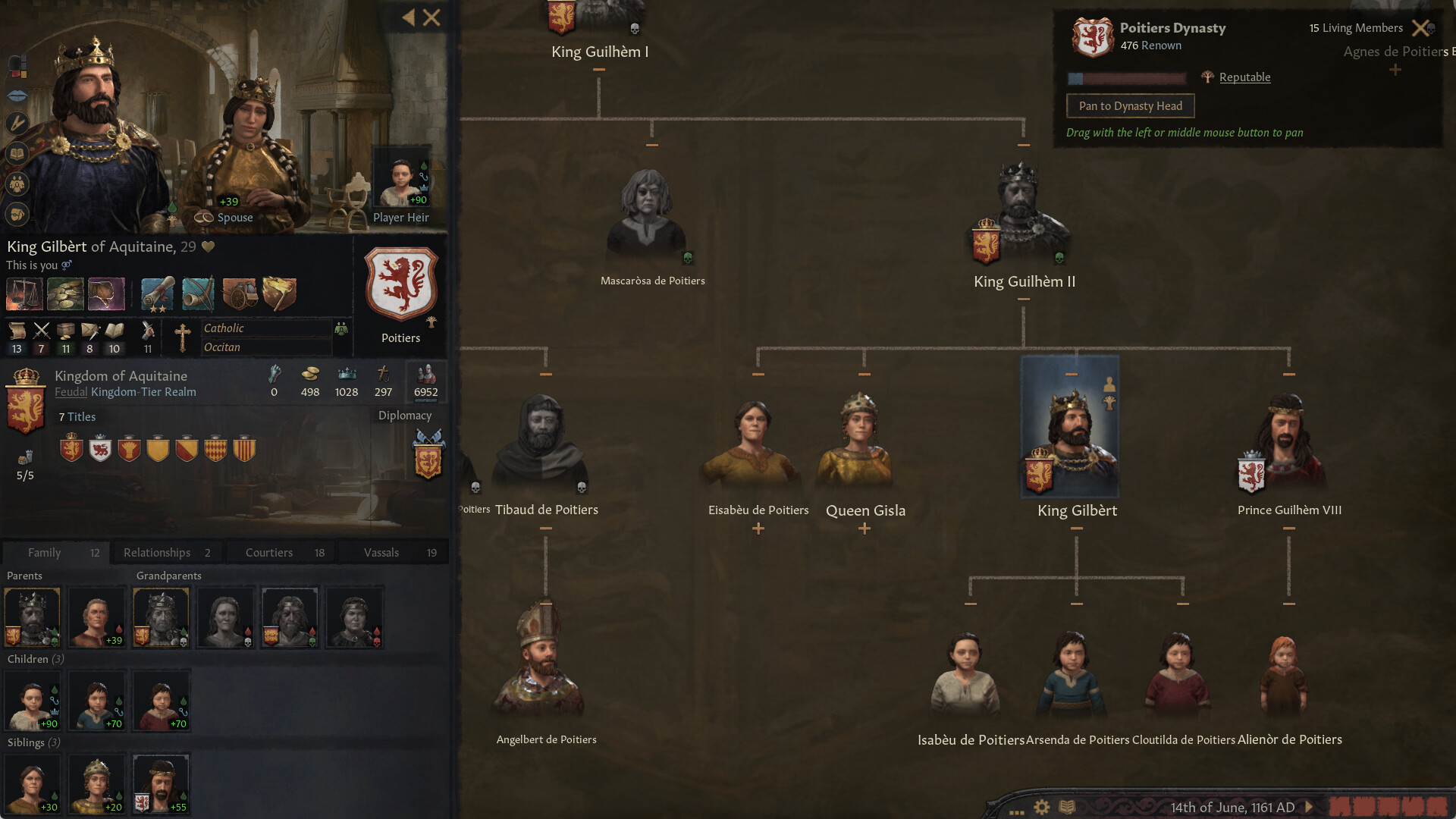Expand descendants under Eisabèu de Poitiers
This screenshot has width=1456, height=819.
click(758, 529)
